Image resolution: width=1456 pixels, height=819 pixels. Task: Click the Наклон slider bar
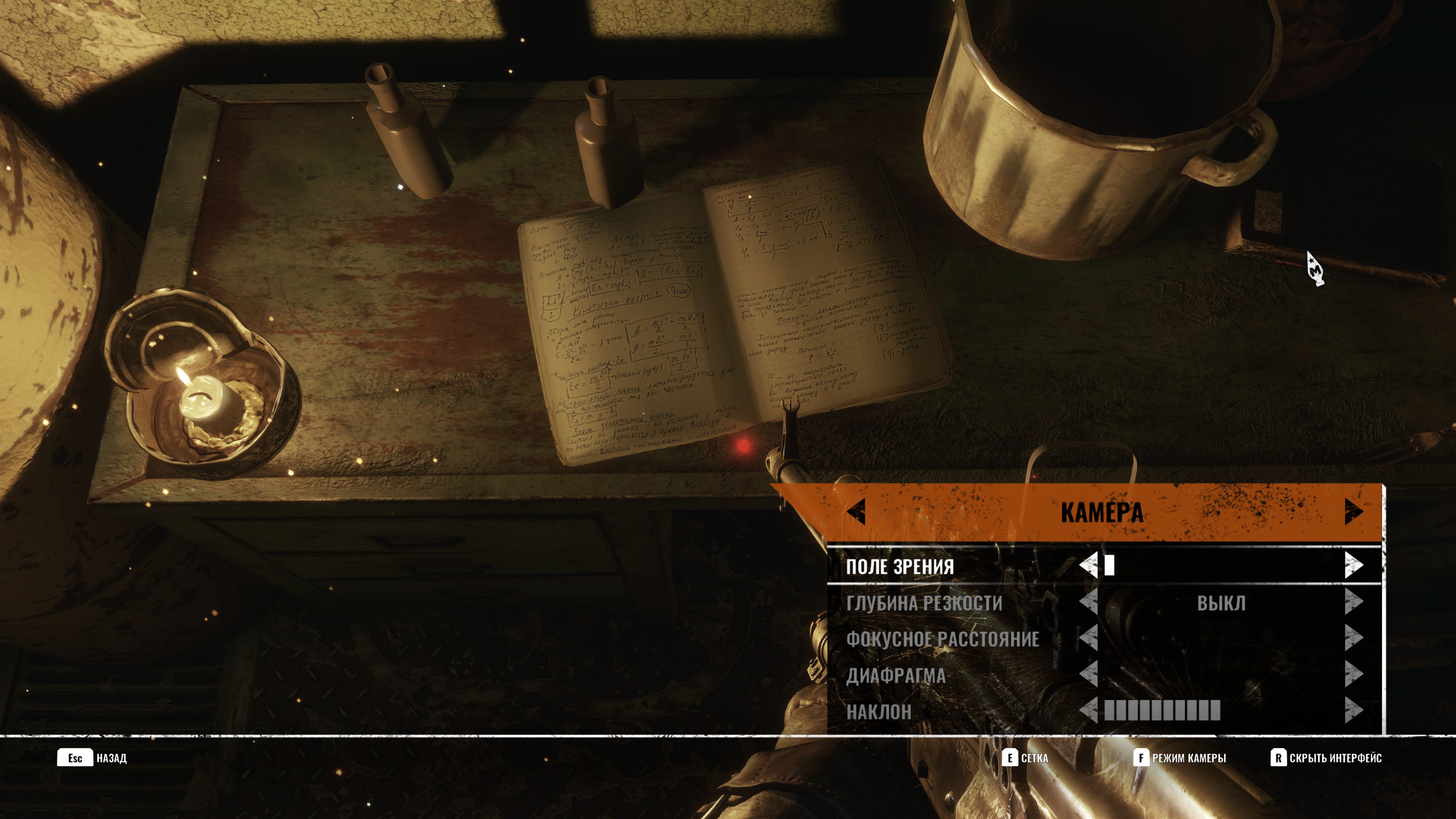[1162, 711]
